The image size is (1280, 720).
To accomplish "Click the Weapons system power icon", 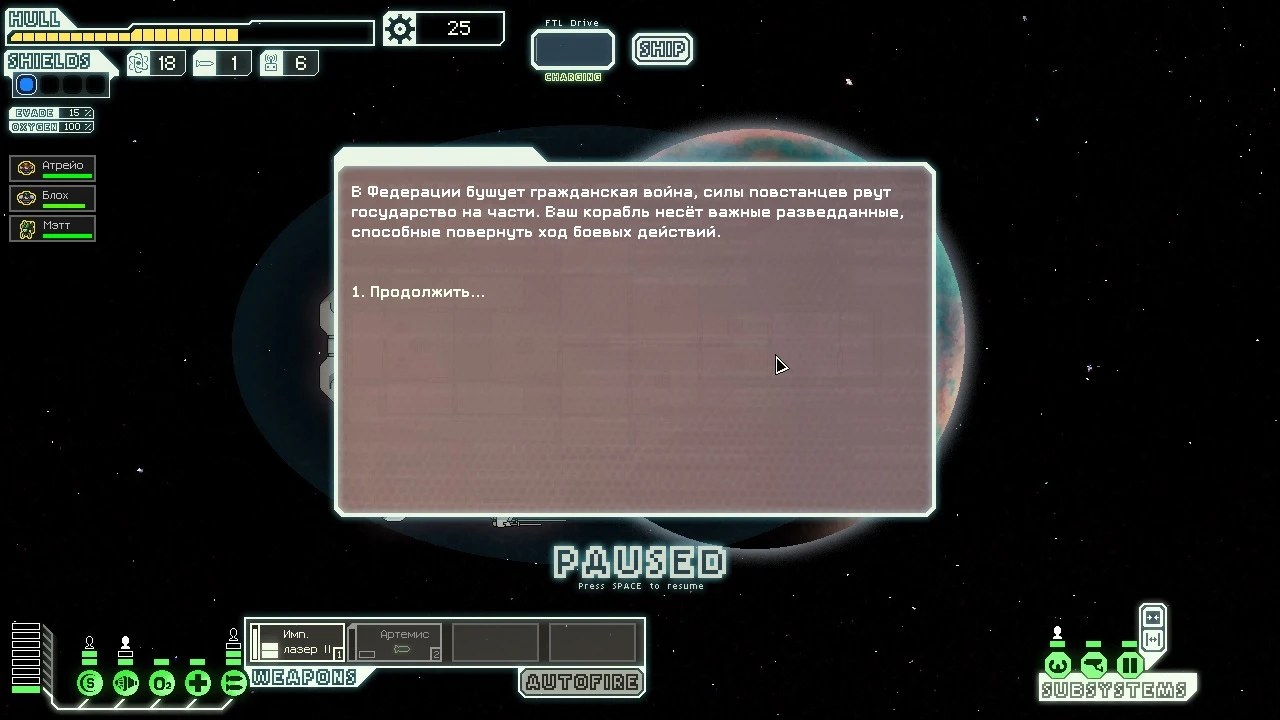I will tap(233, 683).
